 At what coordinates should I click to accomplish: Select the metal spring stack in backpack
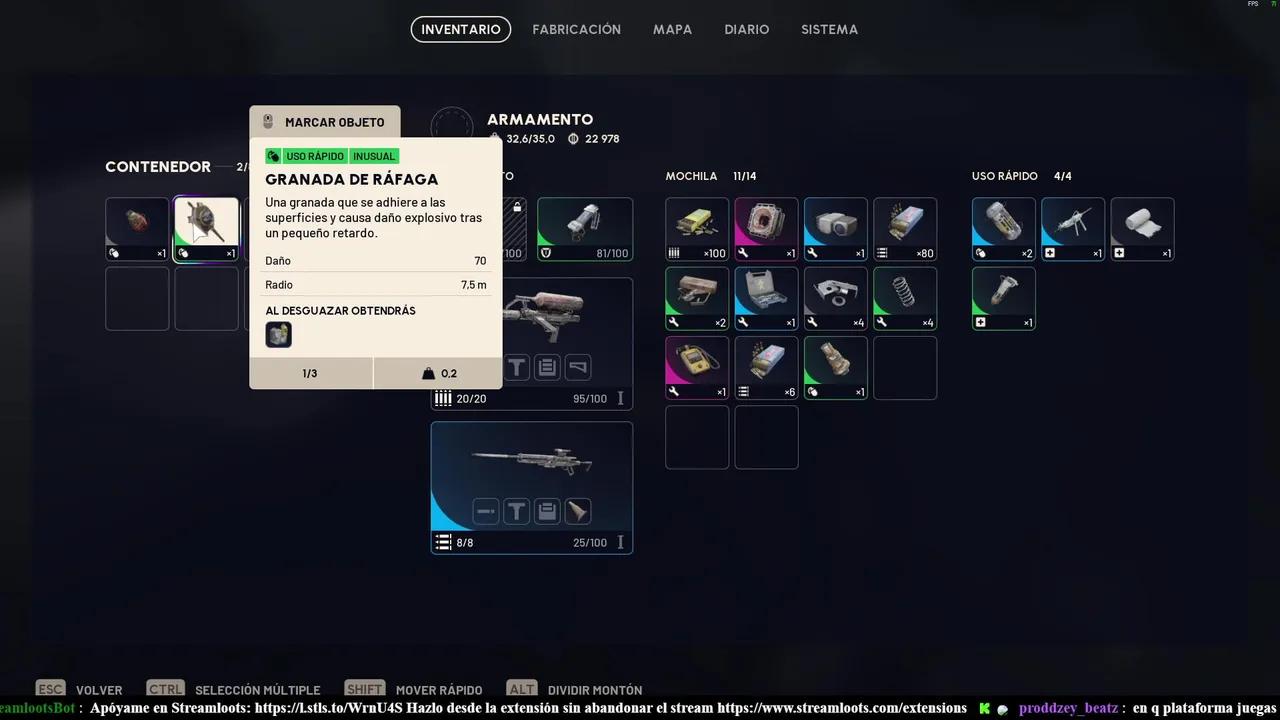coord(905,298)
